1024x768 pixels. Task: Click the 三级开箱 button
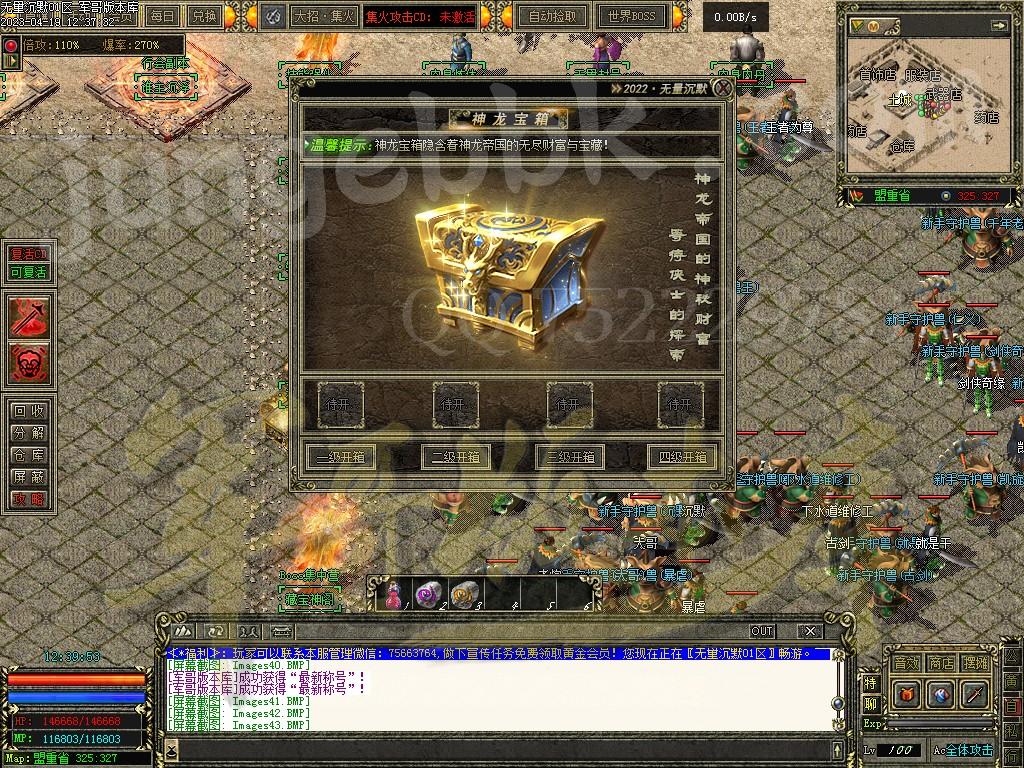[570, 457]
